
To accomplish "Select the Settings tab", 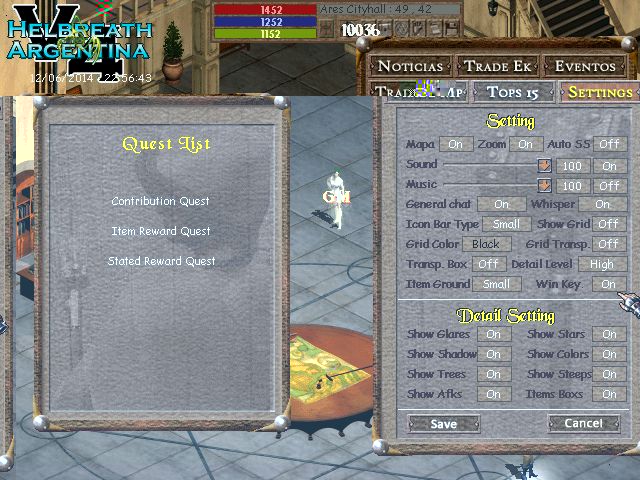I will 599,92.
